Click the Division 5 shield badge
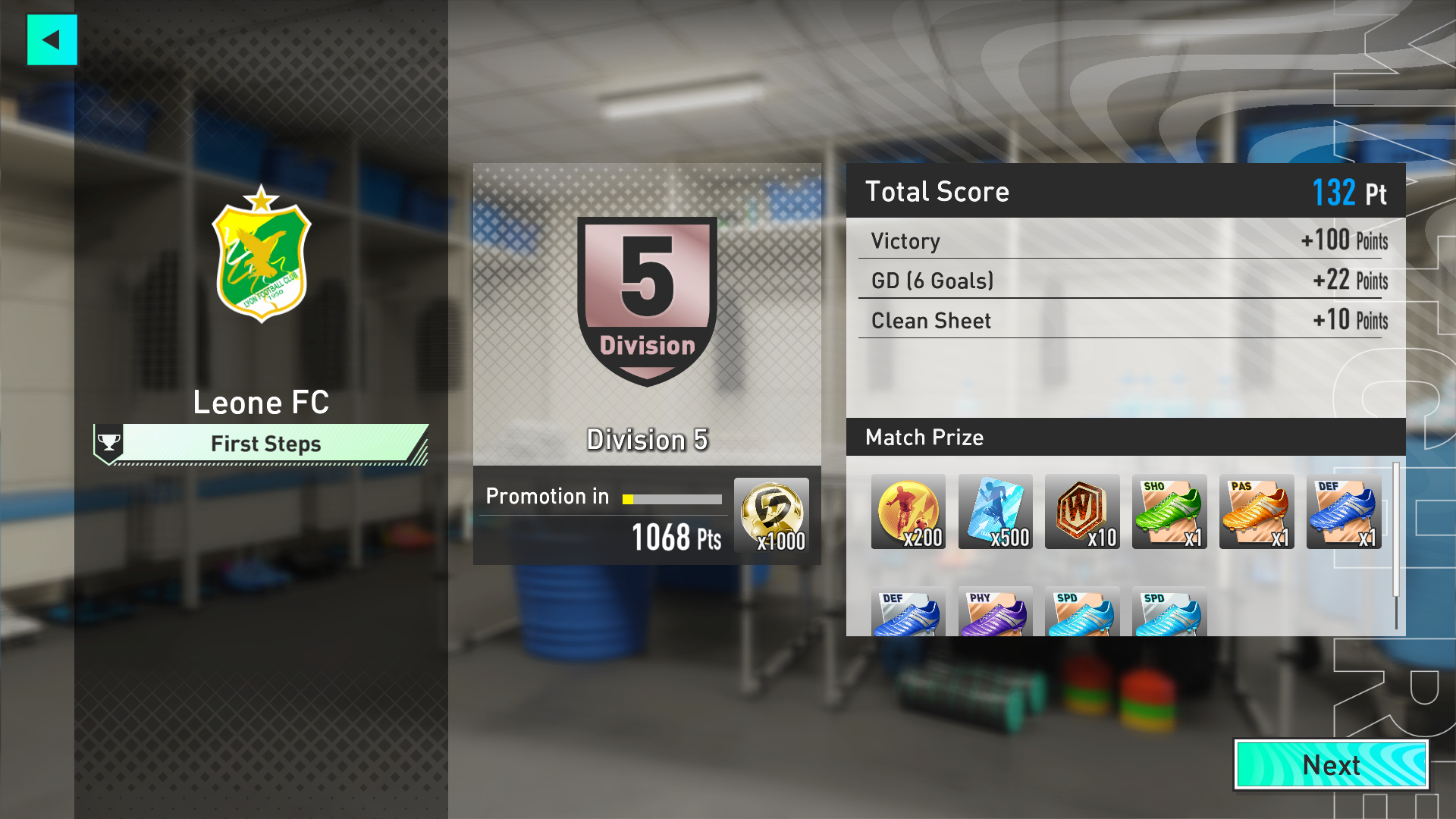 point(647,300)
